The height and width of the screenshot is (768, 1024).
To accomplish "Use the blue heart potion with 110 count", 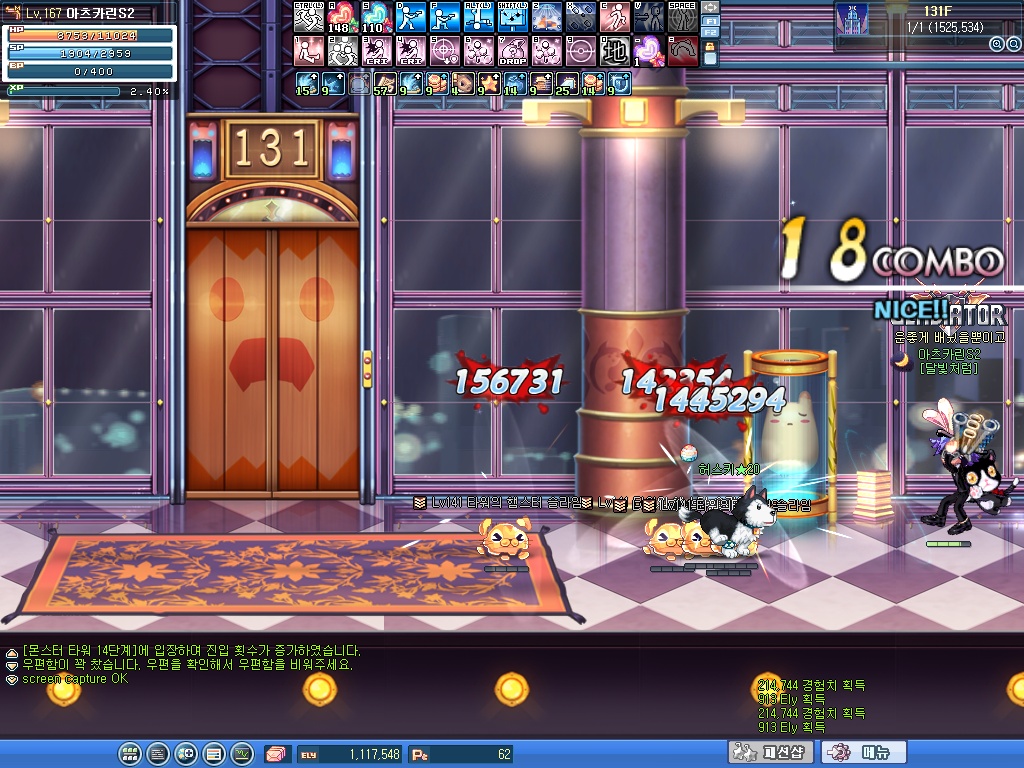I will (376, 17).
